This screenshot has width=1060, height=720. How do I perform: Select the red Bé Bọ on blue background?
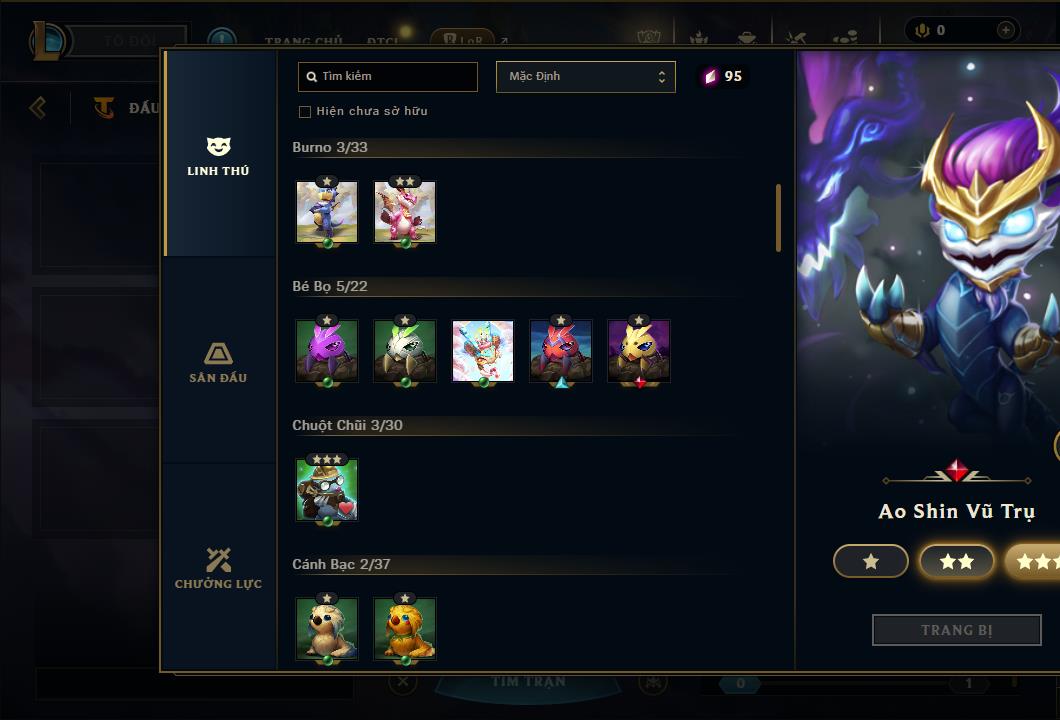561,351
